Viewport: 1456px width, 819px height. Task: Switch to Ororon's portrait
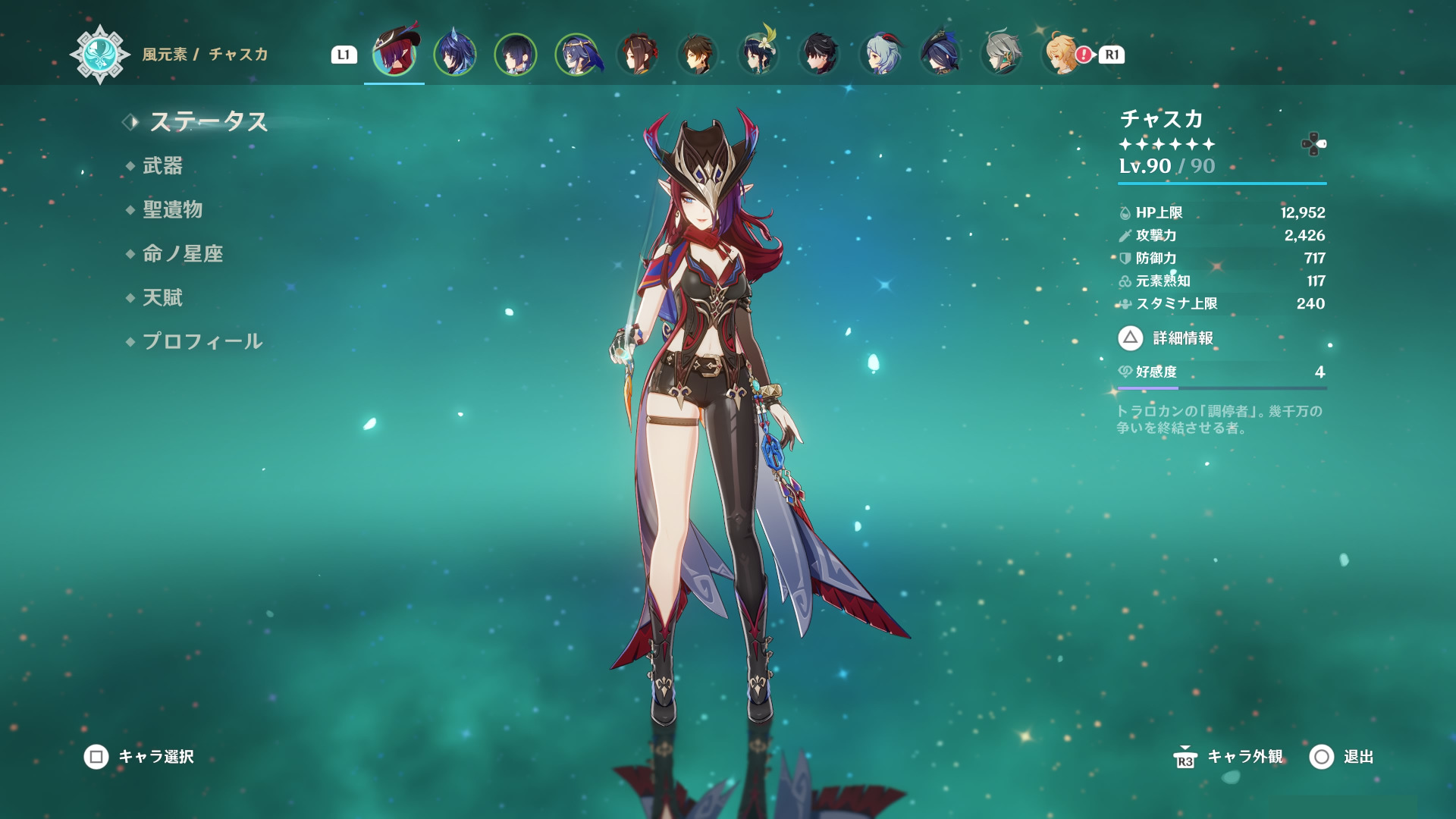coord(455,54)
